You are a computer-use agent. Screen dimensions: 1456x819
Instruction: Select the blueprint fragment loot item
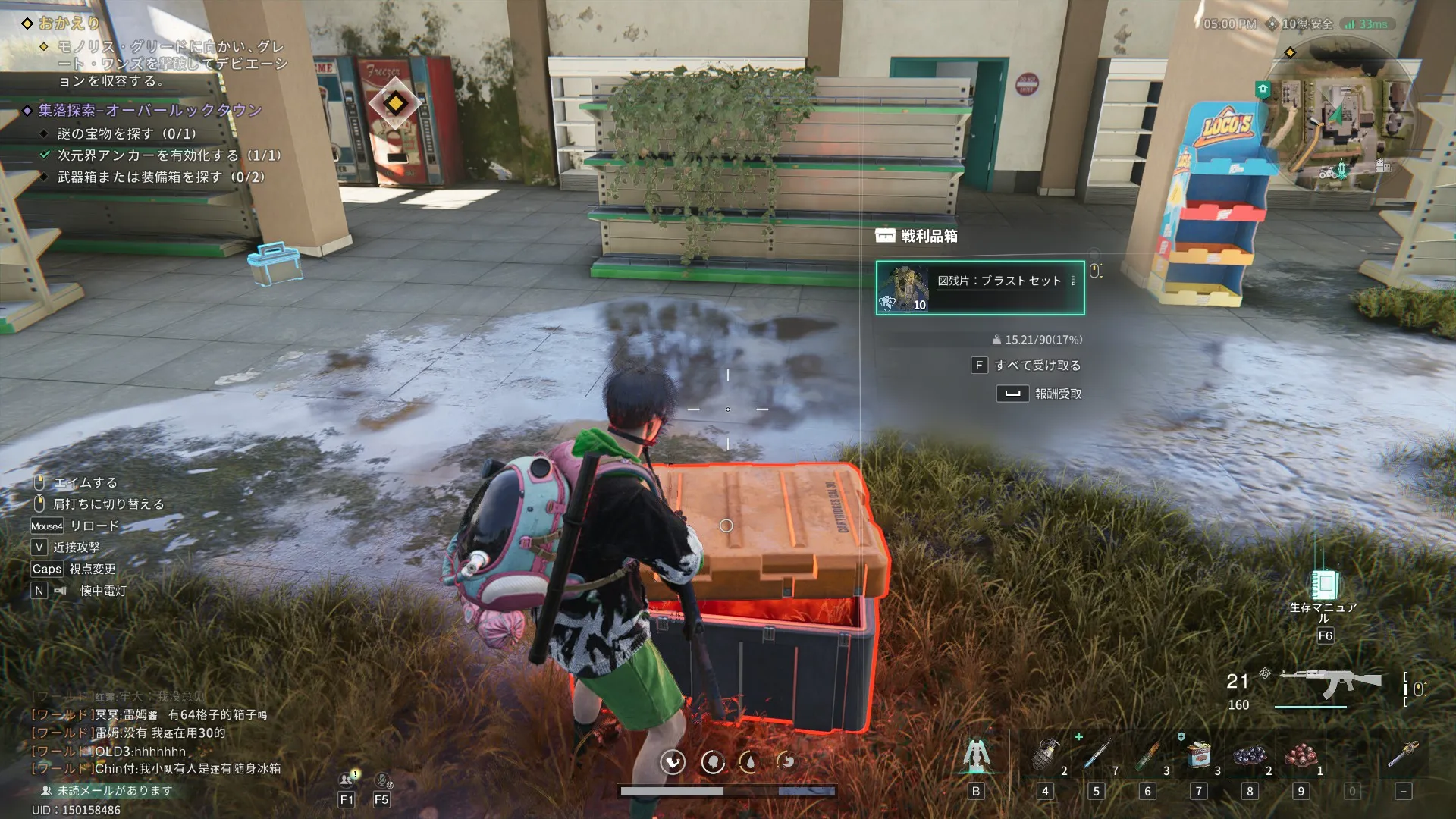(x=979, y=287)
